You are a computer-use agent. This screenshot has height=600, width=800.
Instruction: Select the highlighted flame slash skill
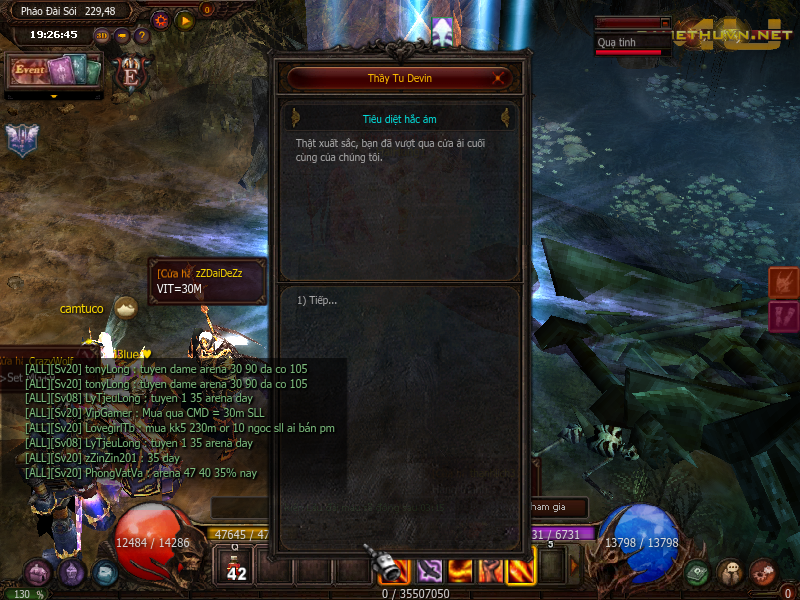[x=521, y=570]
